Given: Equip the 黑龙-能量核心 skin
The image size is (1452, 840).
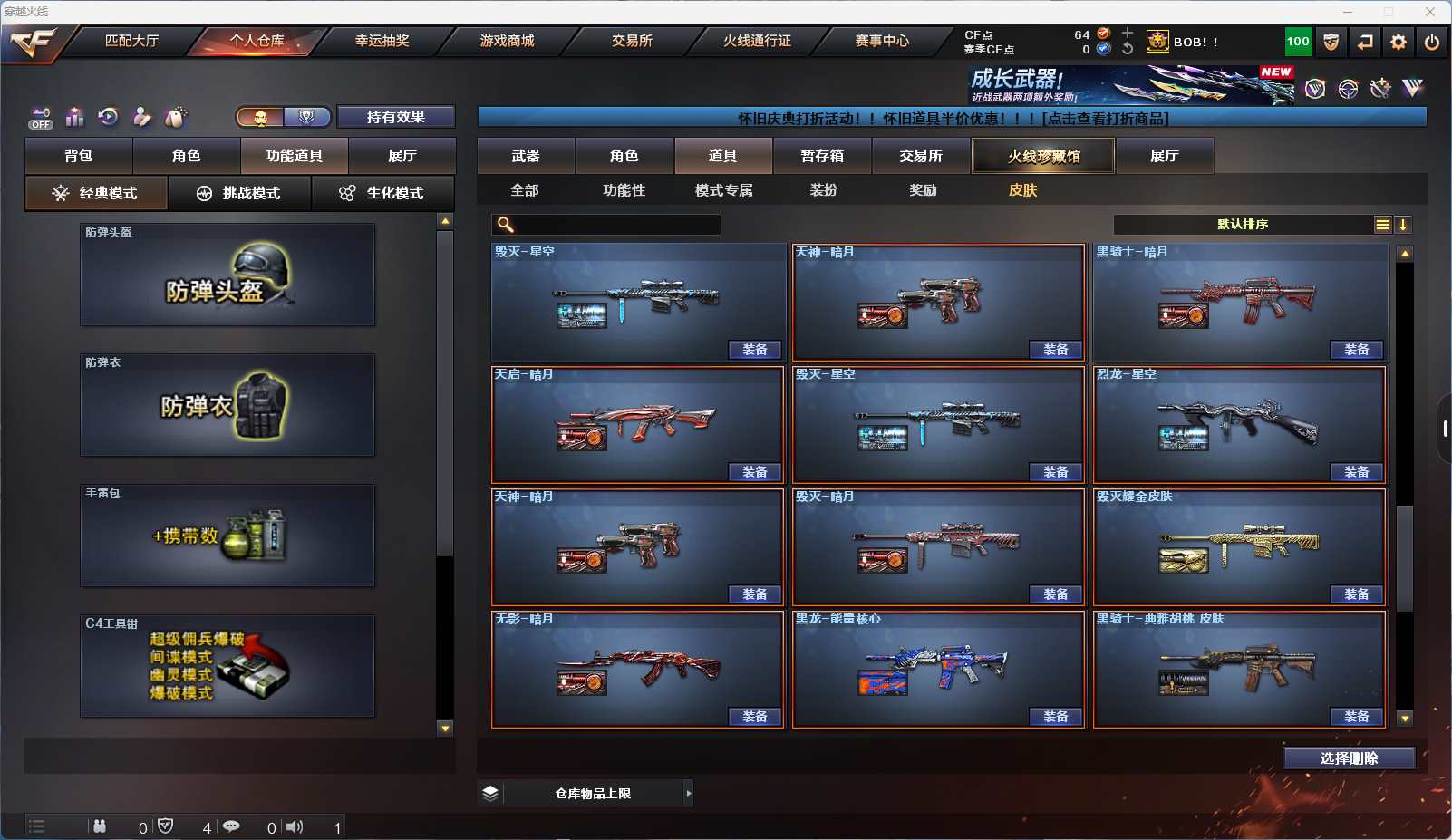Looking at the screenshot, I should click(1055, 717).
